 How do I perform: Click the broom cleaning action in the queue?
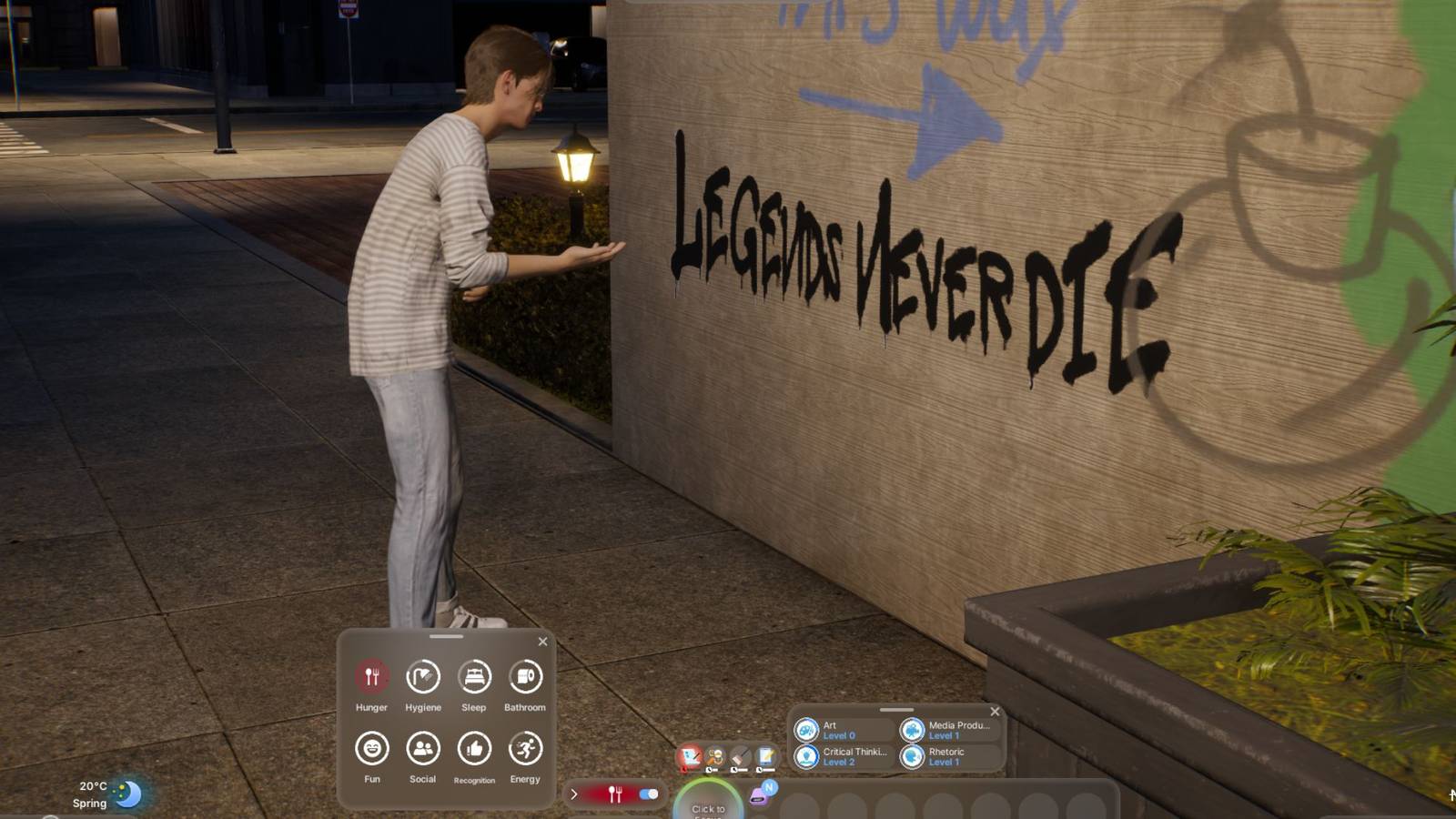point(740,756)
